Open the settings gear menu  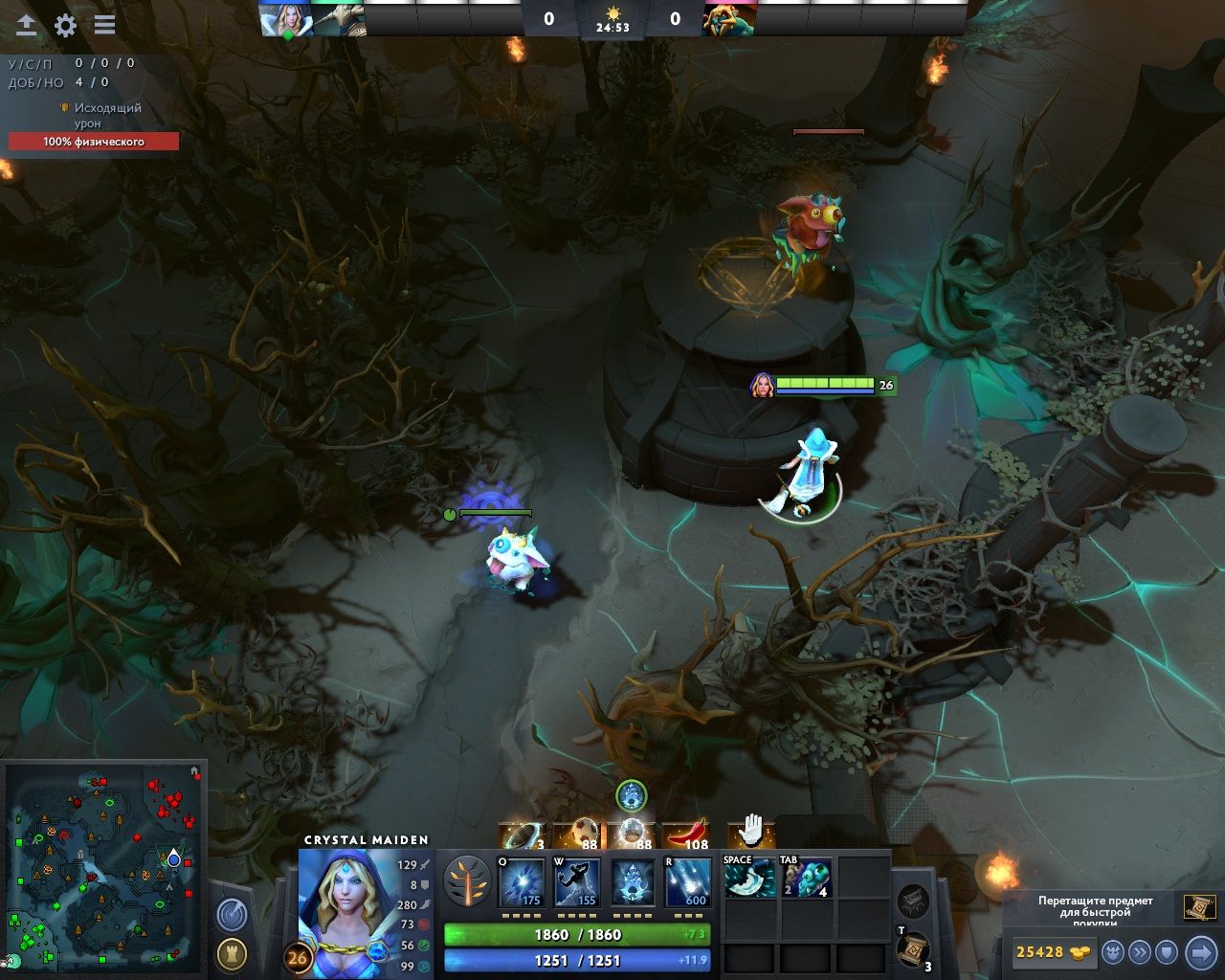click(65, 26)
